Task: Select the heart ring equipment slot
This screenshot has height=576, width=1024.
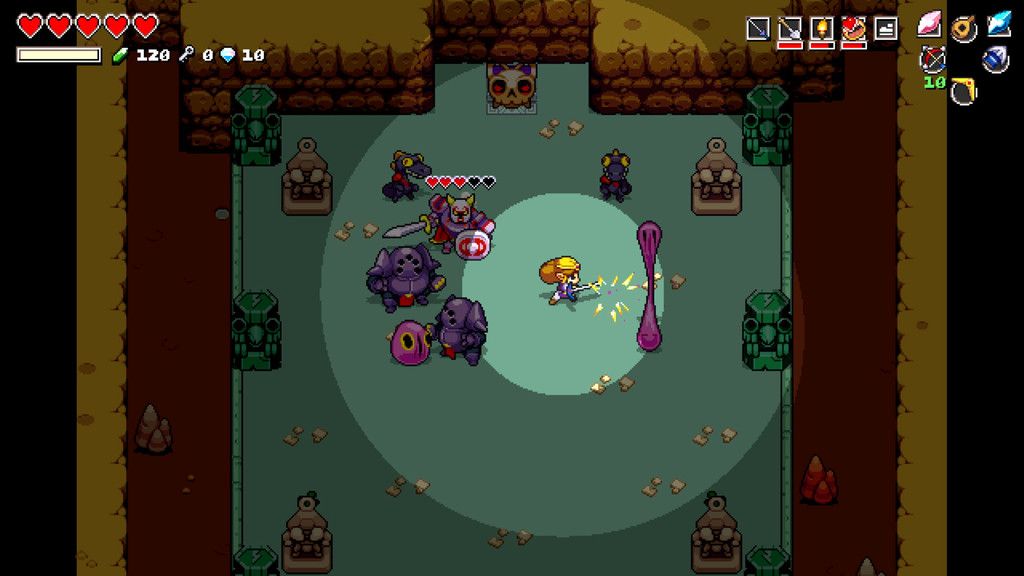Action: [x=853, y=29]
